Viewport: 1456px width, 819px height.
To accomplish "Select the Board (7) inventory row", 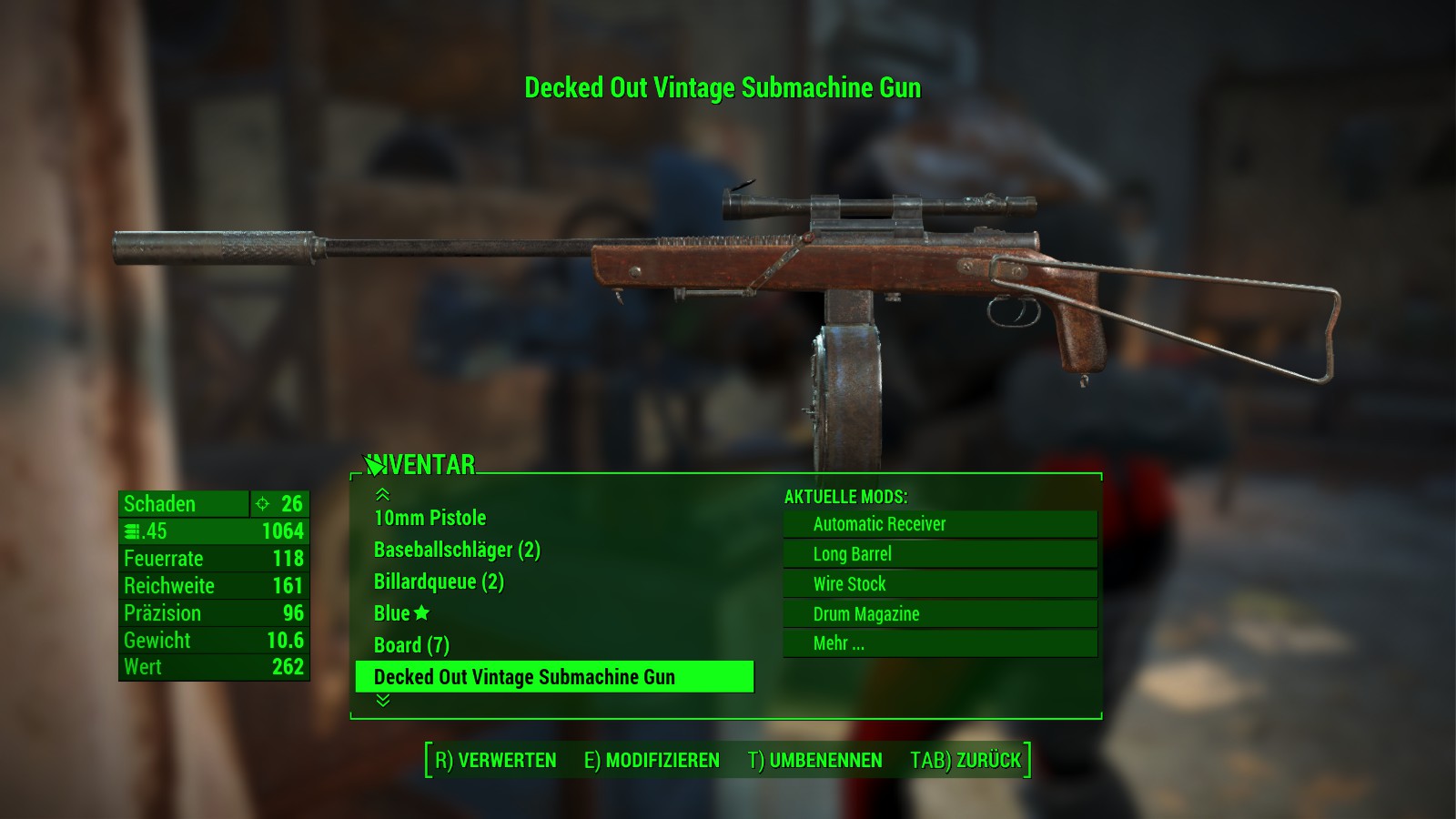I will pos(411,645).
